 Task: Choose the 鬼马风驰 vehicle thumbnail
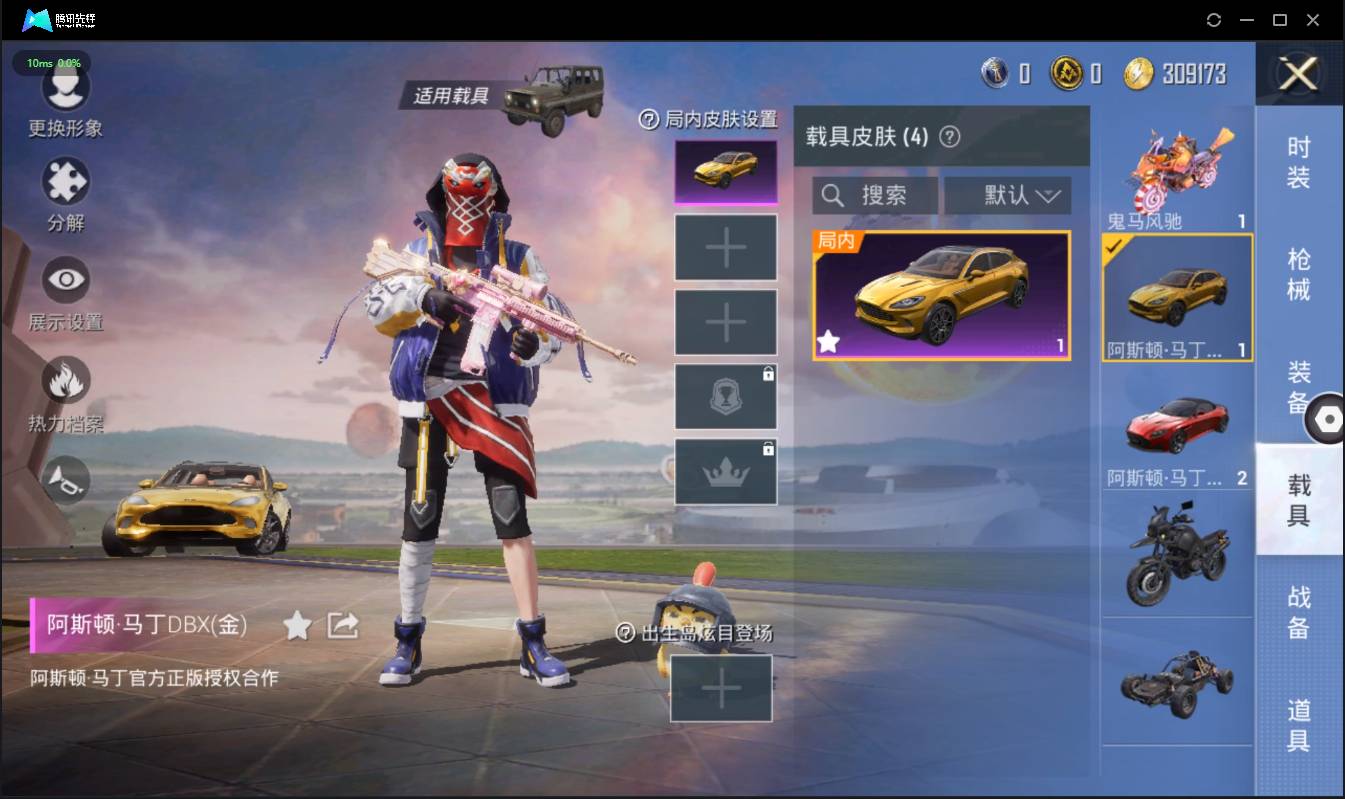tap(1177, 170)
